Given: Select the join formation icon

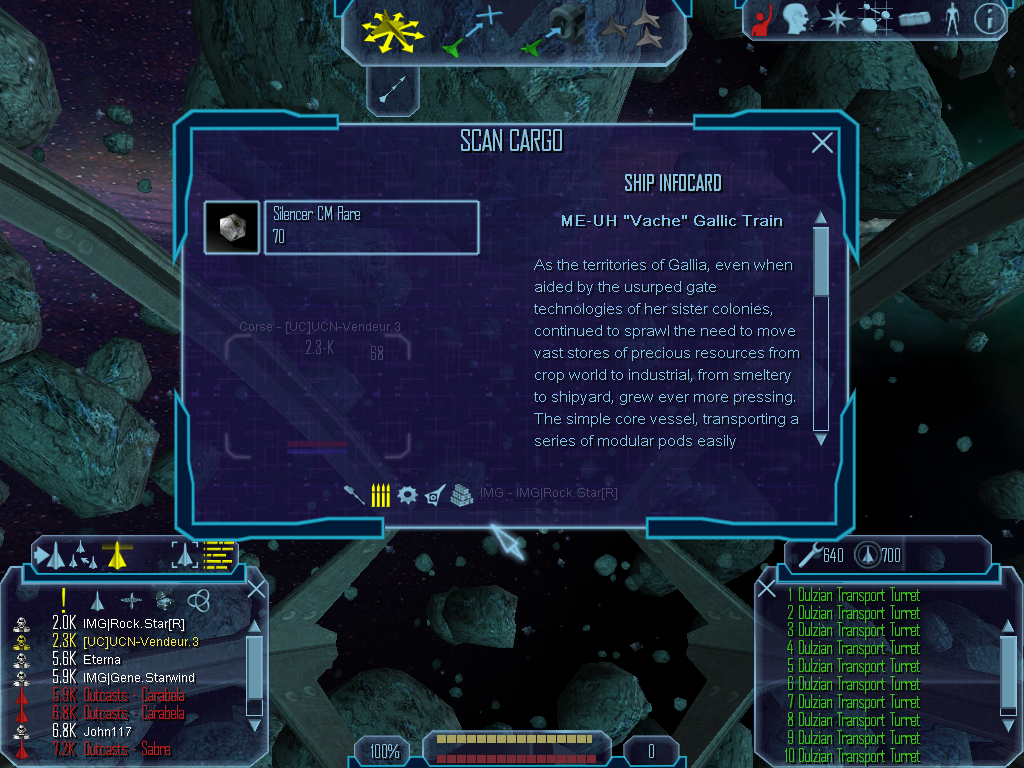Looking at the screenshot, I should pos(636,30).
